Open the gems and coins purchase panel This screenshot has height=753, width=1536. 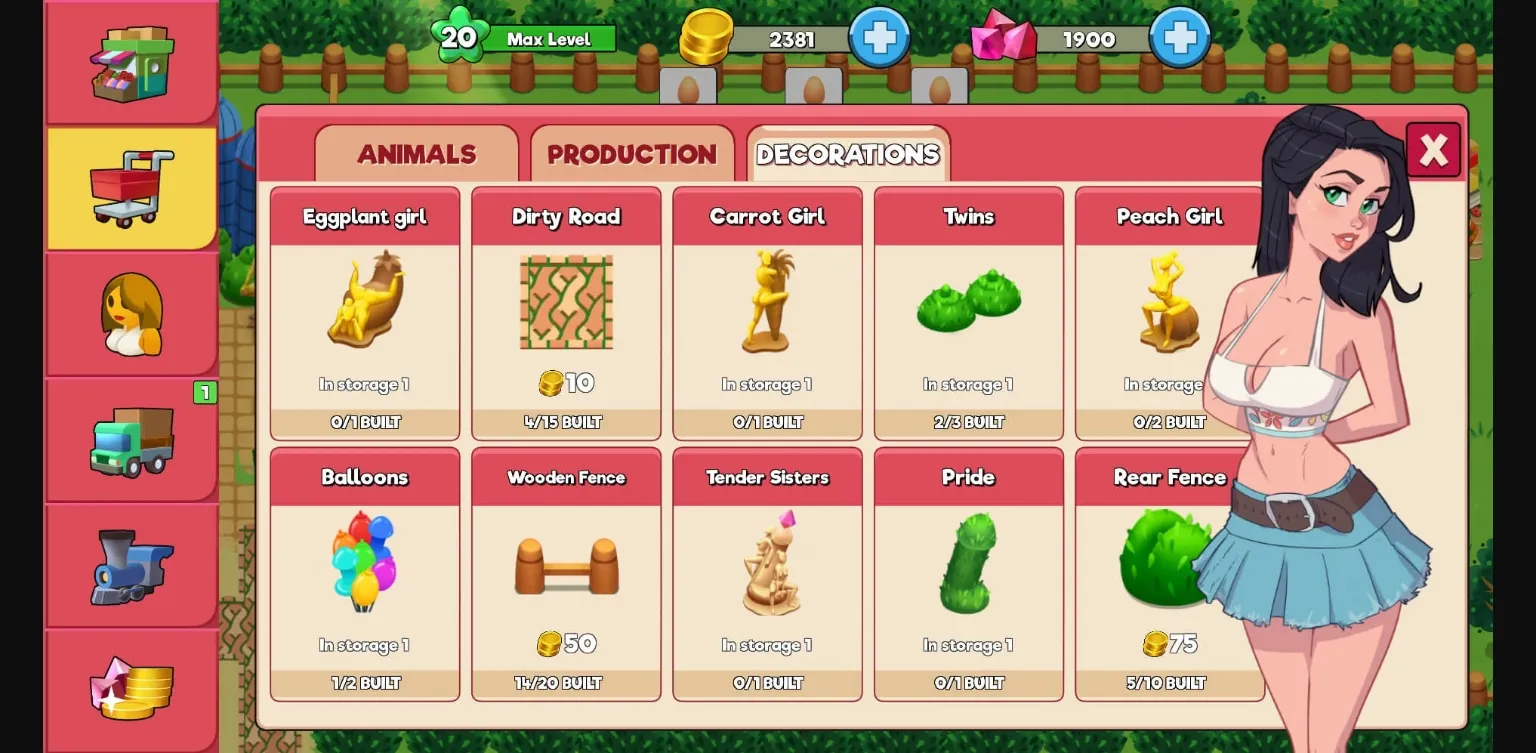(131, 690)
